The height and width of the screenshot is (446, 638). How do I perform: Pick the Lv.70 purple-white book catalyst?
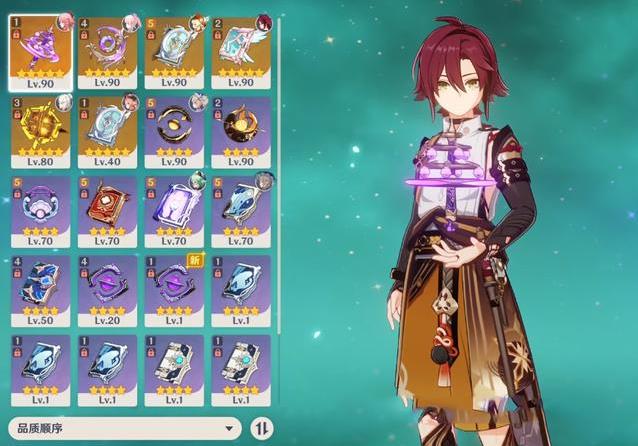coord(173,211)
